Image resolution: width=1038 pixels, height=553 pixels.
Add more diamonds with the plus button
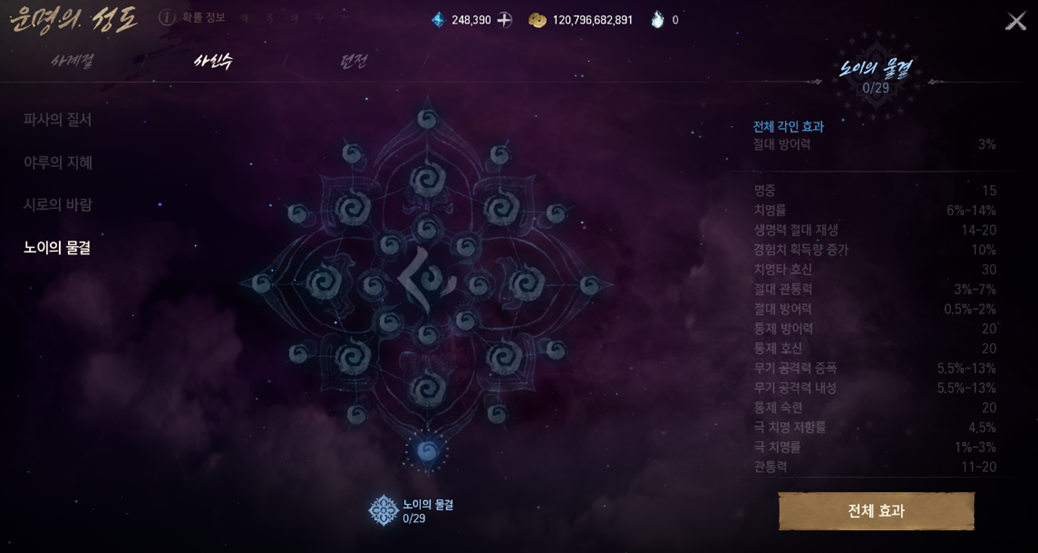coord(505,20)
